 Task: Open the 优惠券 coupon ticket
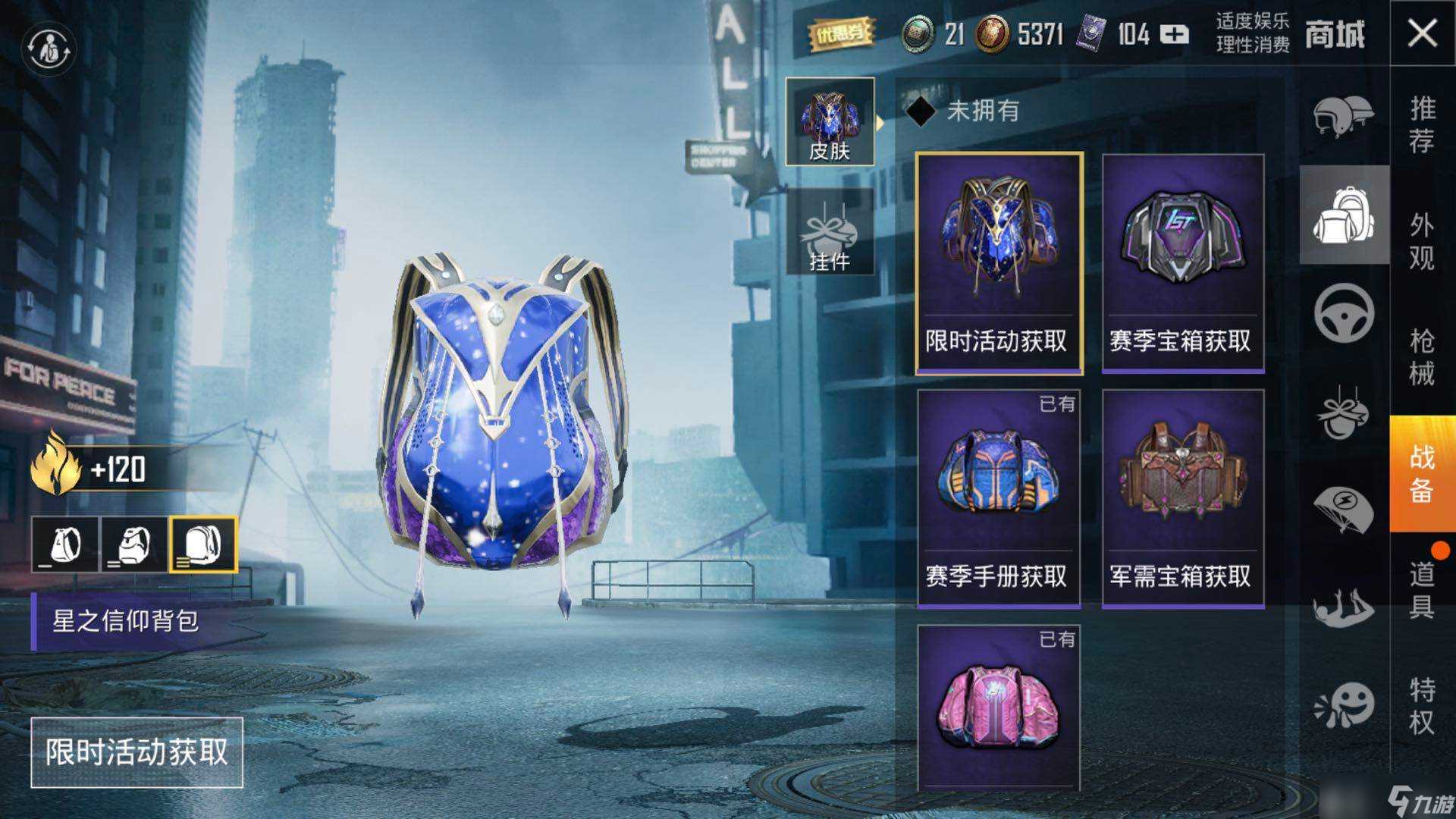point(841,35)
